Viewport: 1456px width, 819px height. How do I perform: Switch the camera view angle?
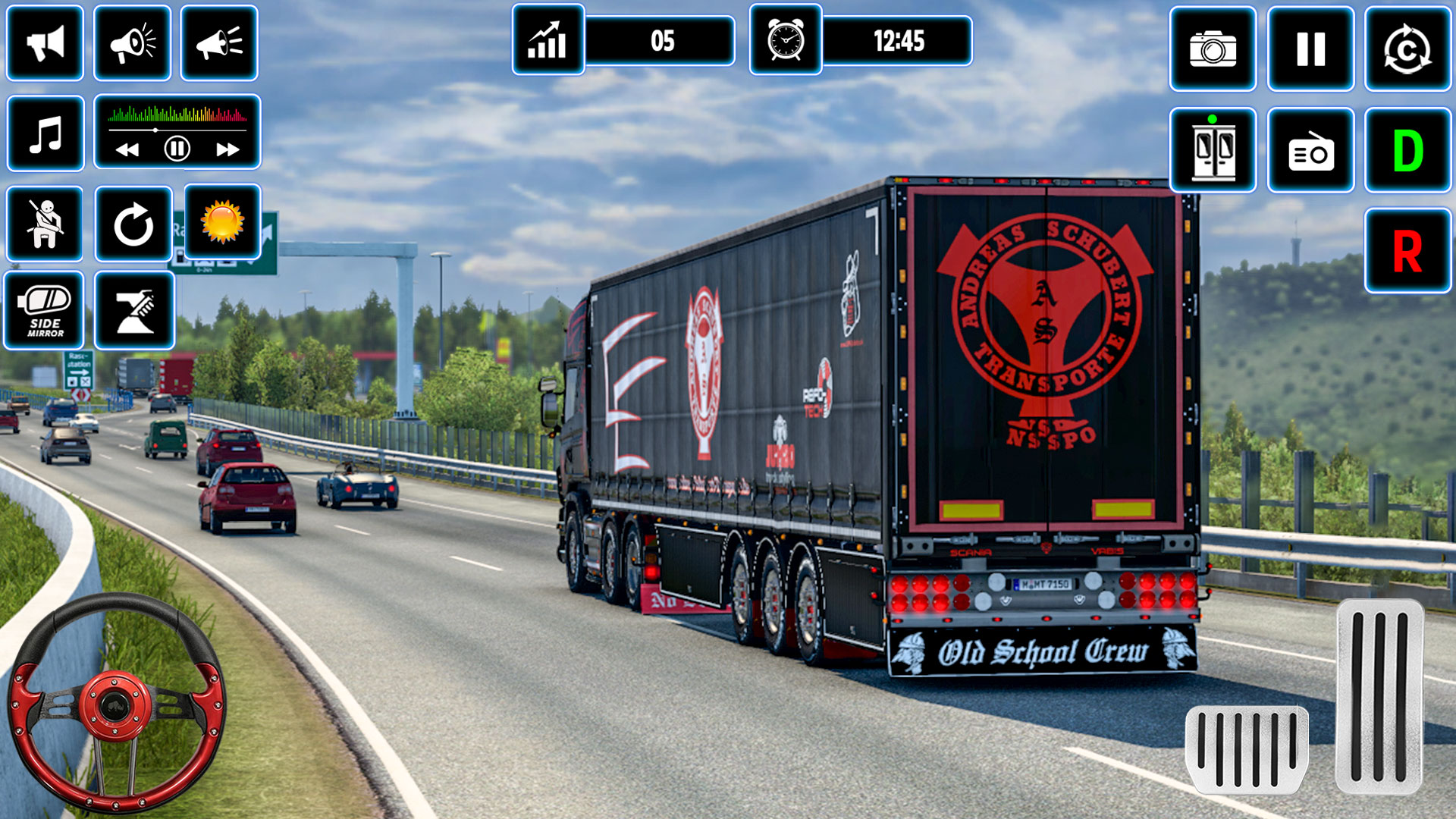pyautogui.click(x=1407, y=51)
